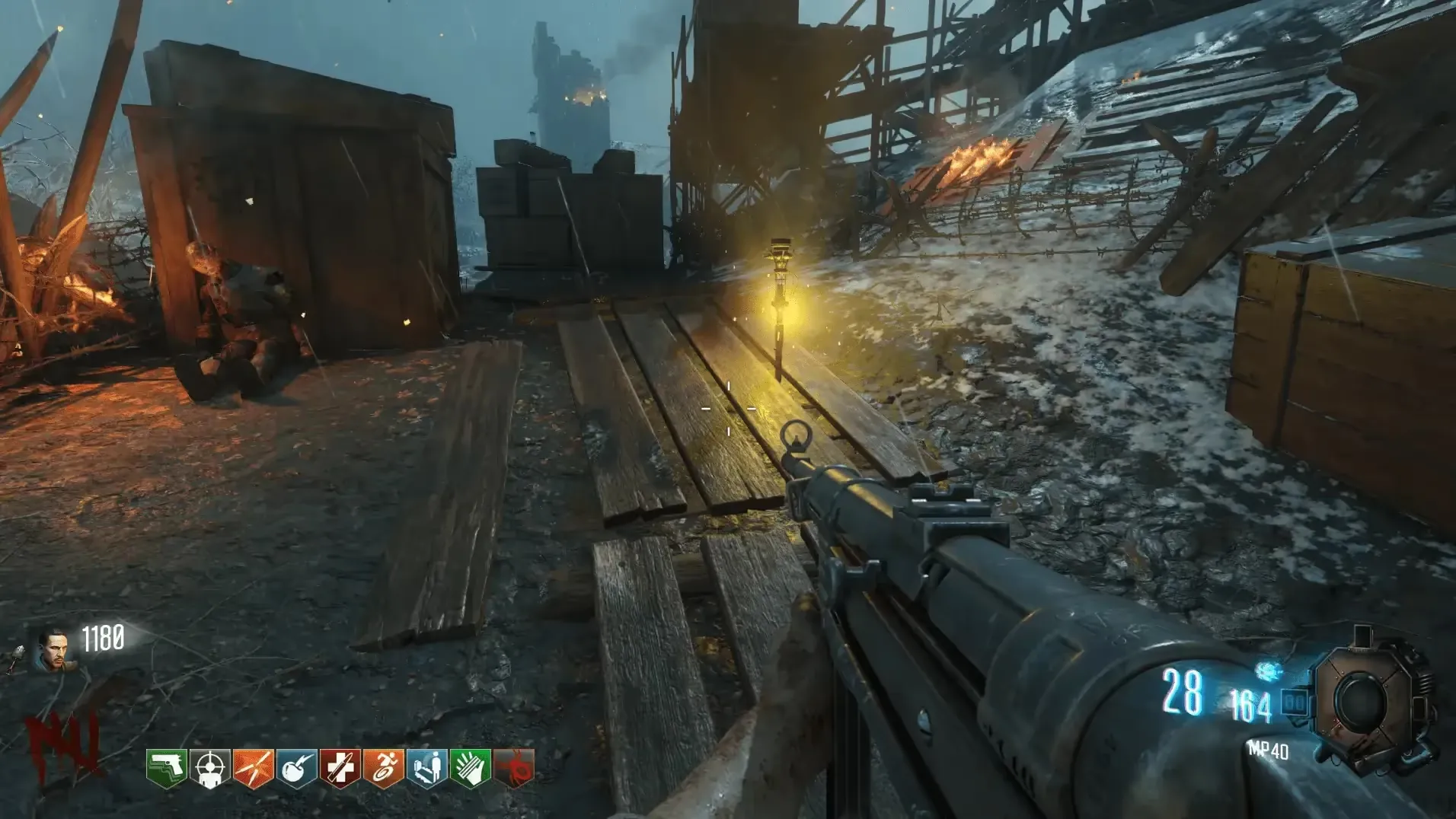Choose the Electric Cherry perk icon
This screenshot has height=819, width=1456.
coord(297,767)
